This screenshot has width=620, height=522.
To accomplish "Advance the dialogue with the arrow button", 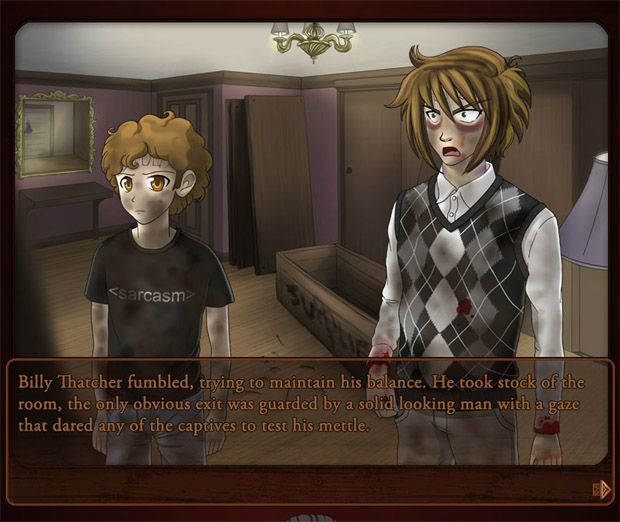I will pos(602,489).
